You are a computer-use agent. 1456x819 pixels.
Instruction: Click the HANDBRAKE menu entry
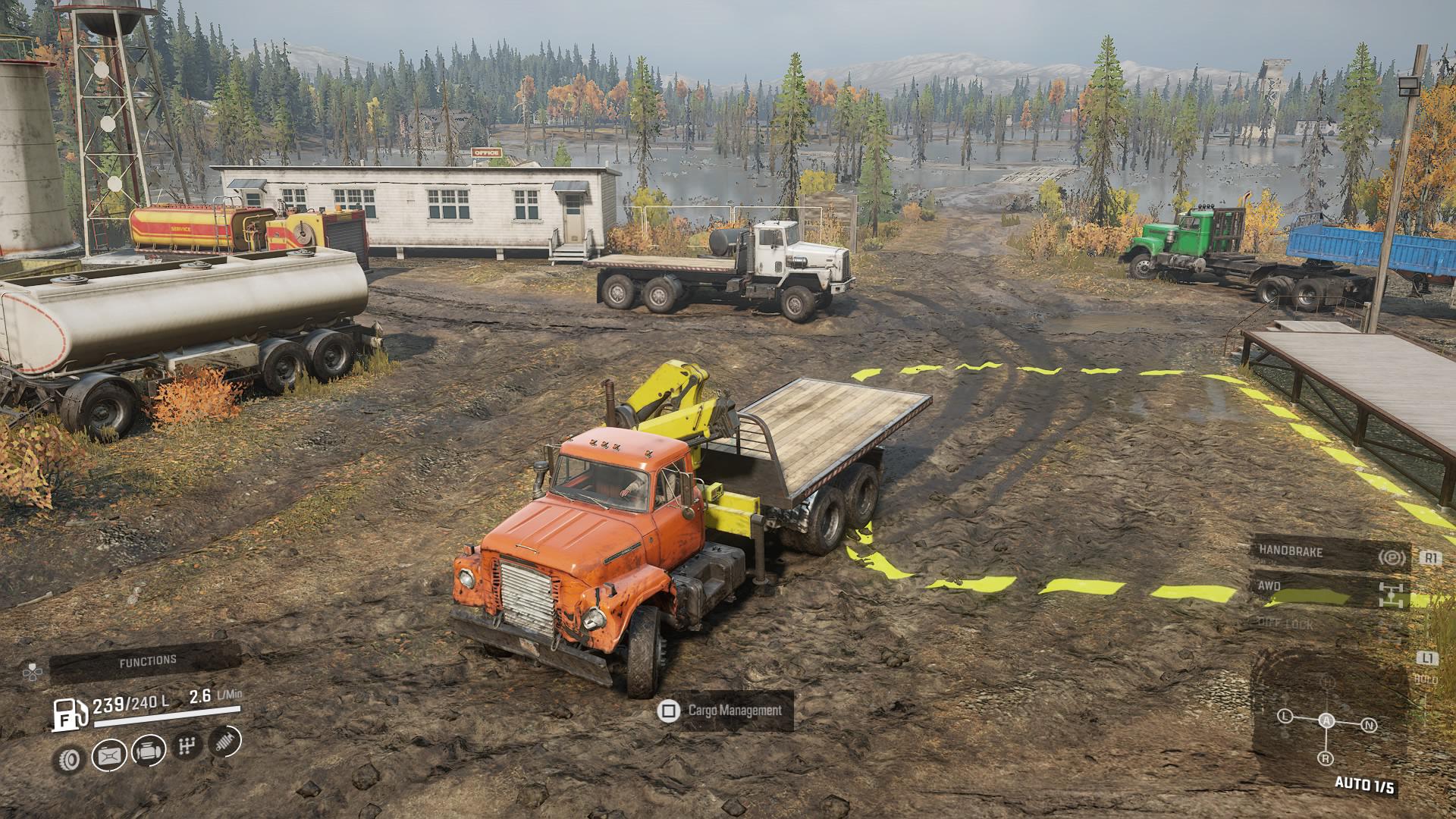1290,551
